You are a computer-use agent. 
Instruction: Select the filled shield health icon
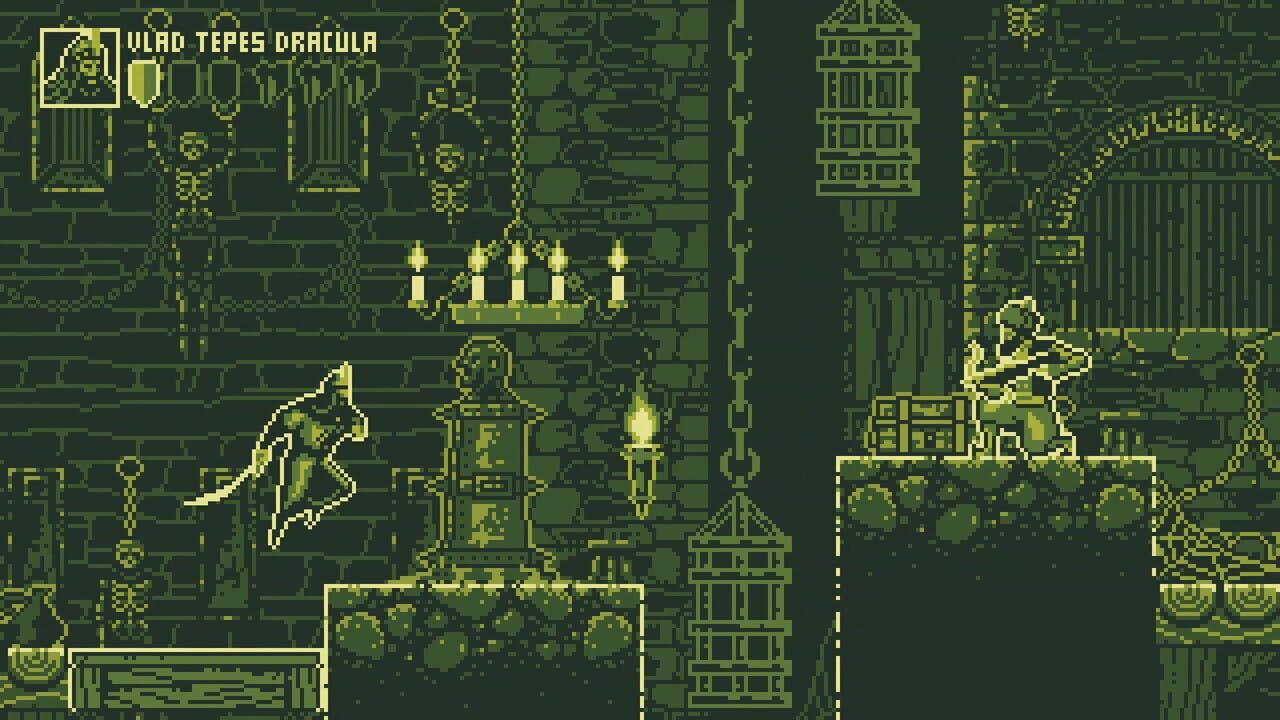(143, 80)
